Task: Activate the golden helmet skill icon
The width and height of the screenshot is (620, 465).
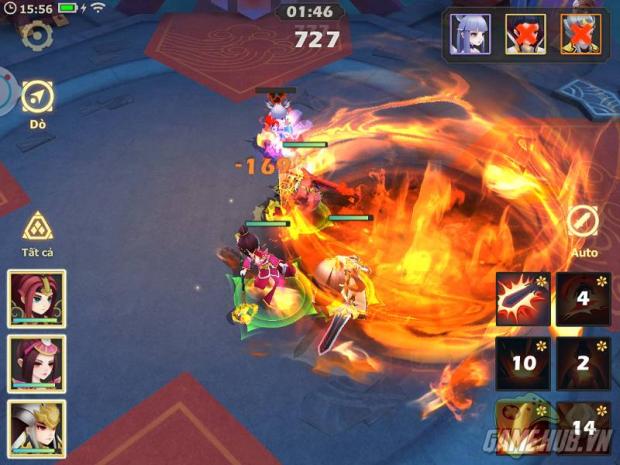Action: click(522, 427)
